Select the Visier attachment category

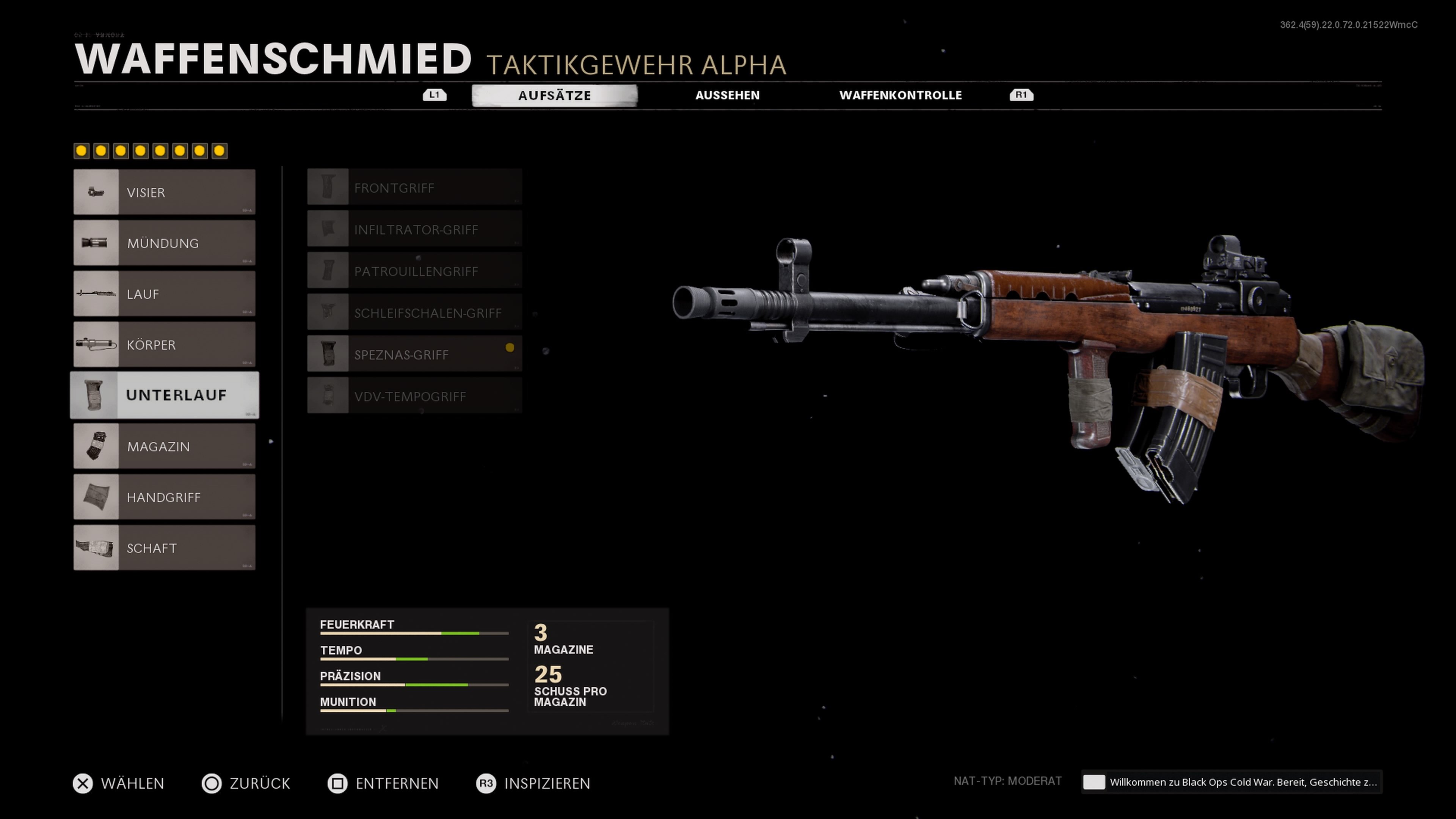[164, 192]
